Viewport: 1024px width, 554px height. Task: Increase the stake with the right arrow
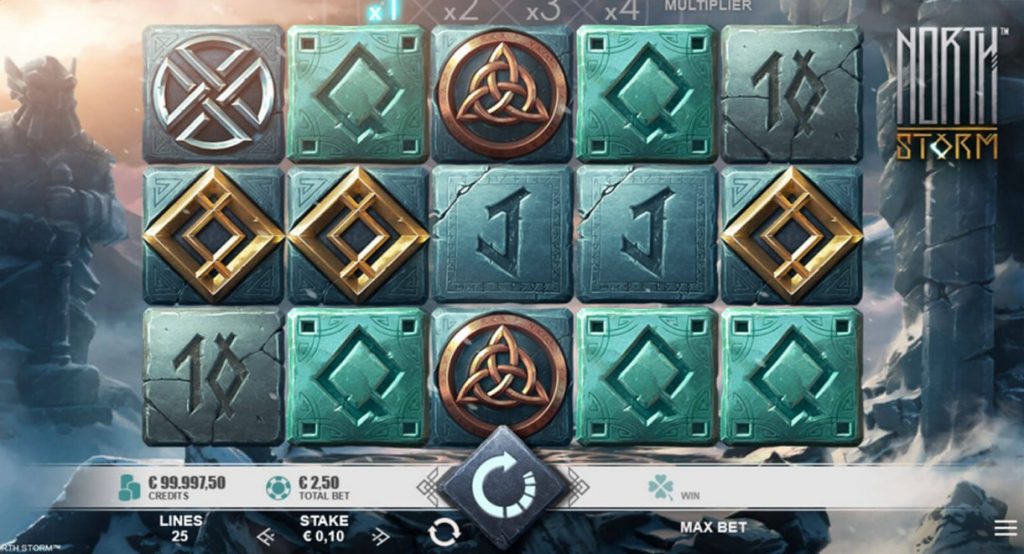(x=380, y=536)
